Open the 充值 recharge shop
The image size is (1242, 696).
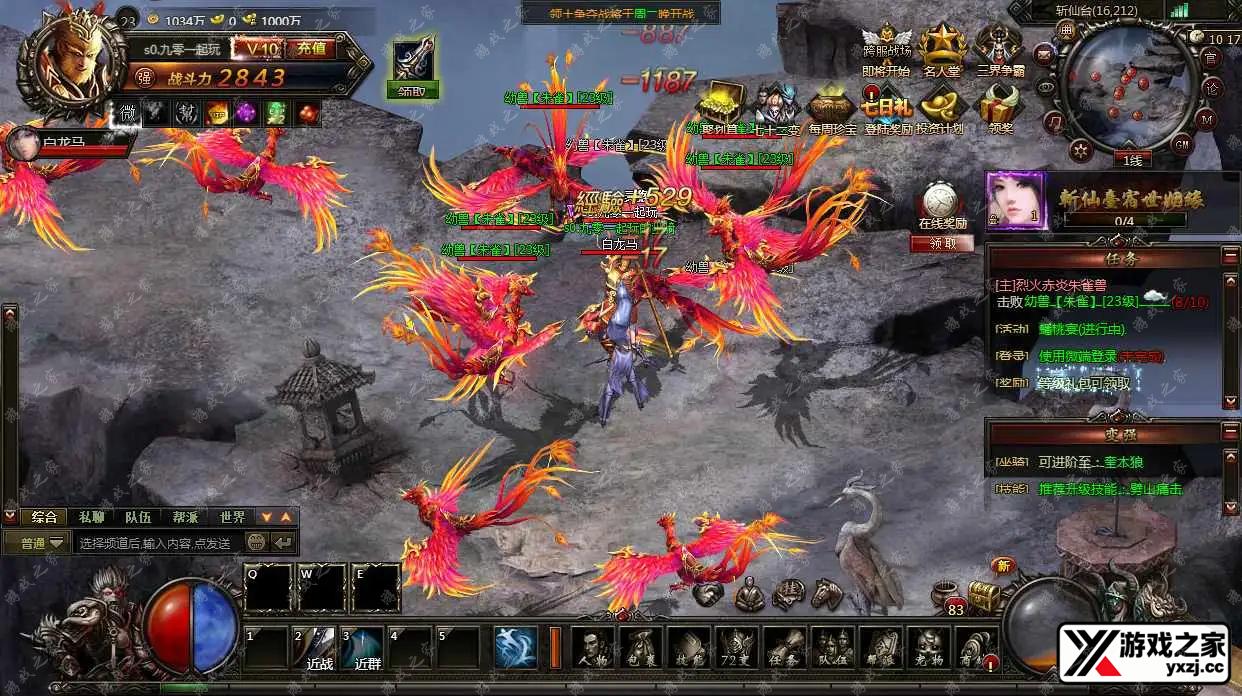311,48
